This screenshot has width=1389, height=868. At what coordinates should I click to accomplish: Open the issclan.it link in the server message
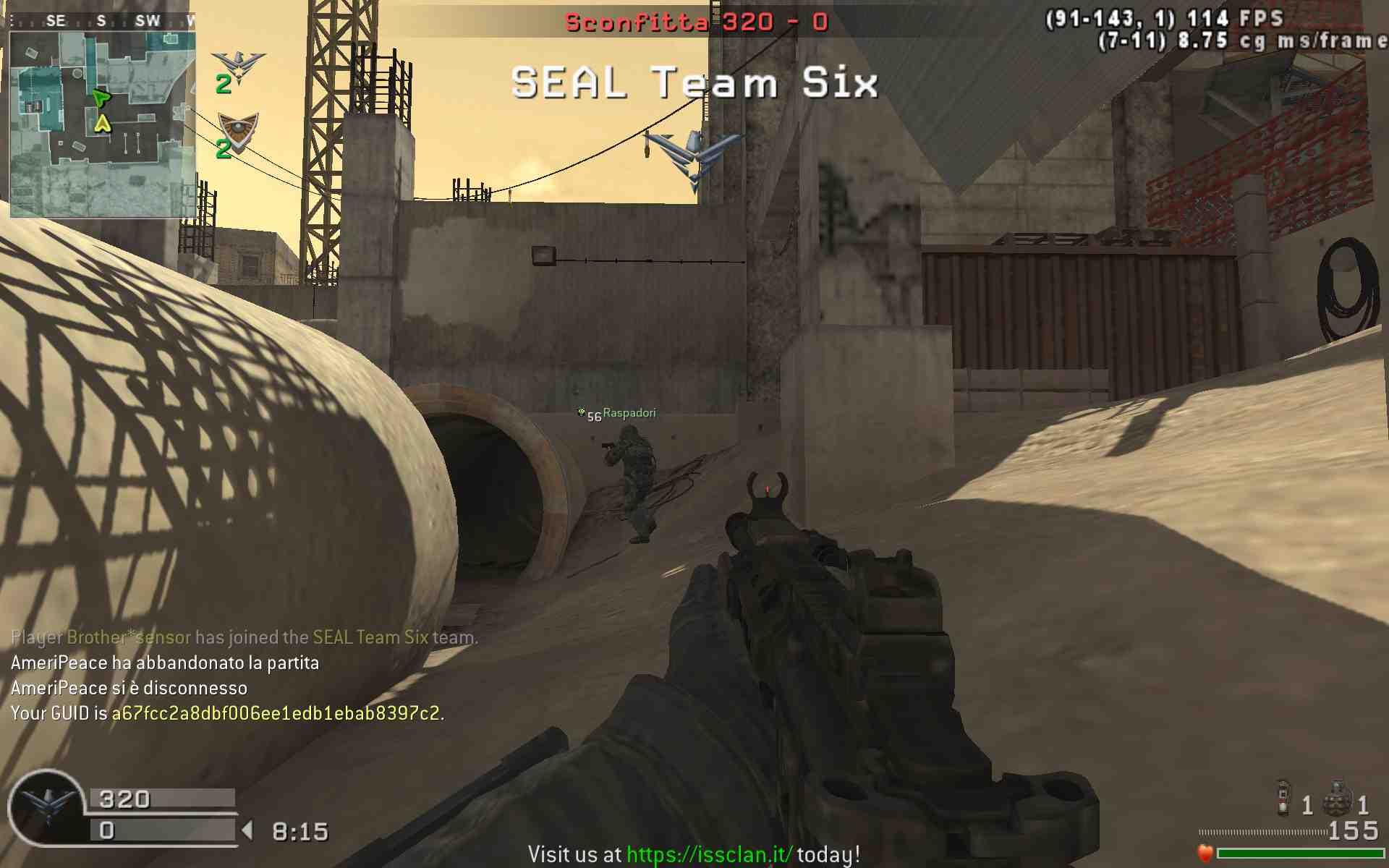coord(709,854)
